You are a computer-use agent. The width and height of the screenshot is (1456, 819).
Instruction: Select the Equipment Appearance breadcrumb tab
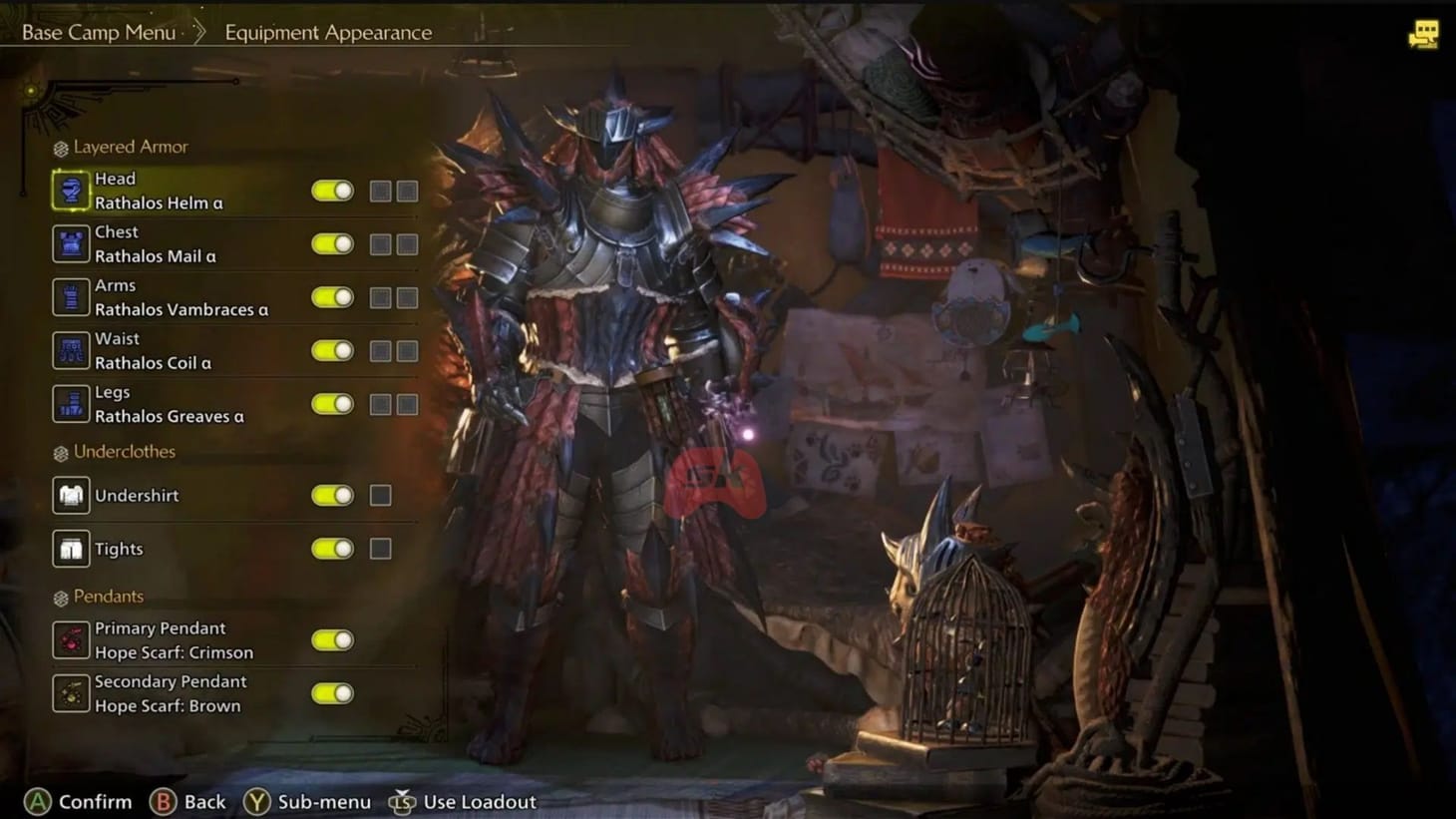coord(328,33)
